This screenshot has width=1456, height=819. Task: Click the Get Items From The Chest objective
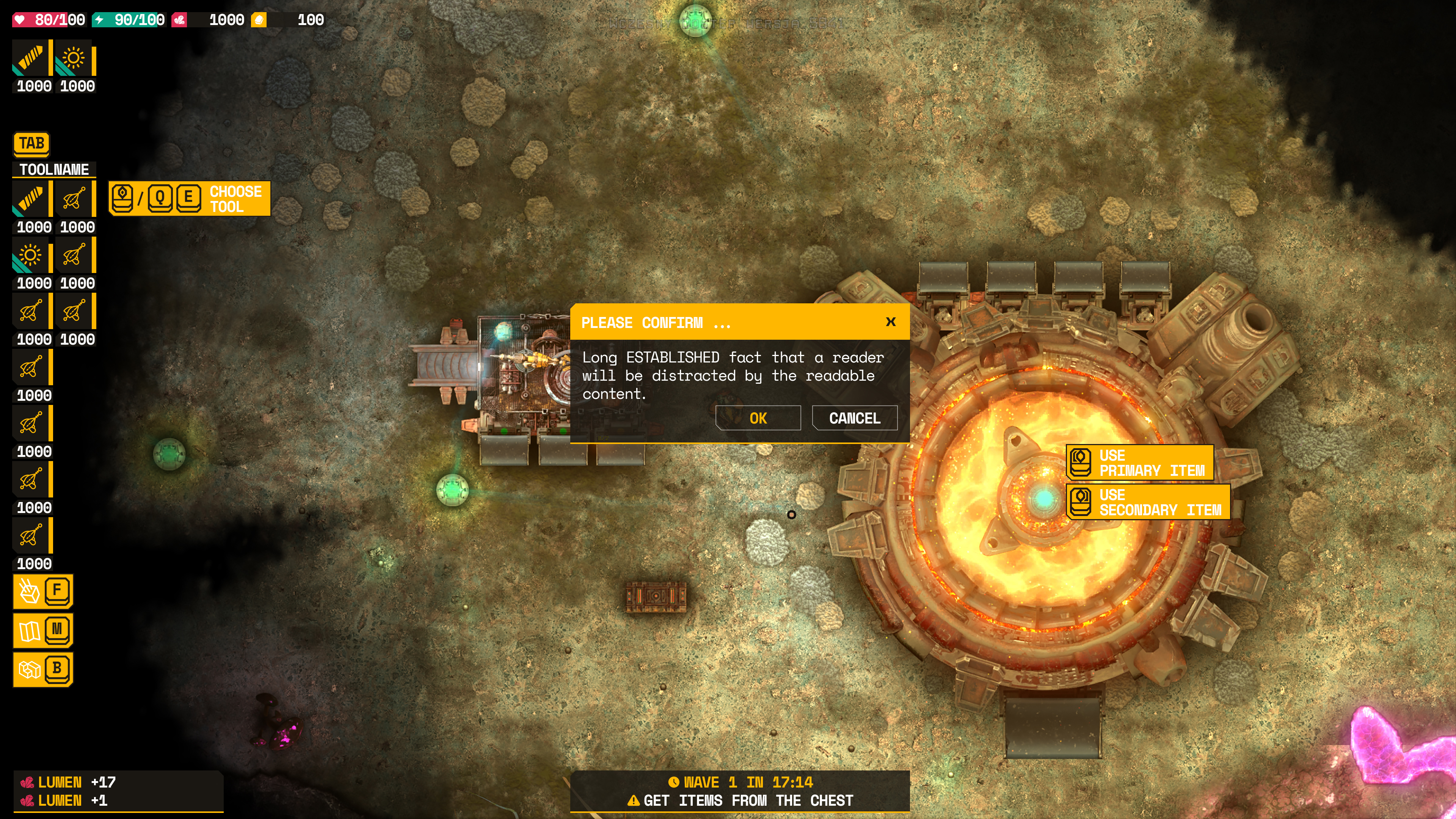[x=740, y=800]
